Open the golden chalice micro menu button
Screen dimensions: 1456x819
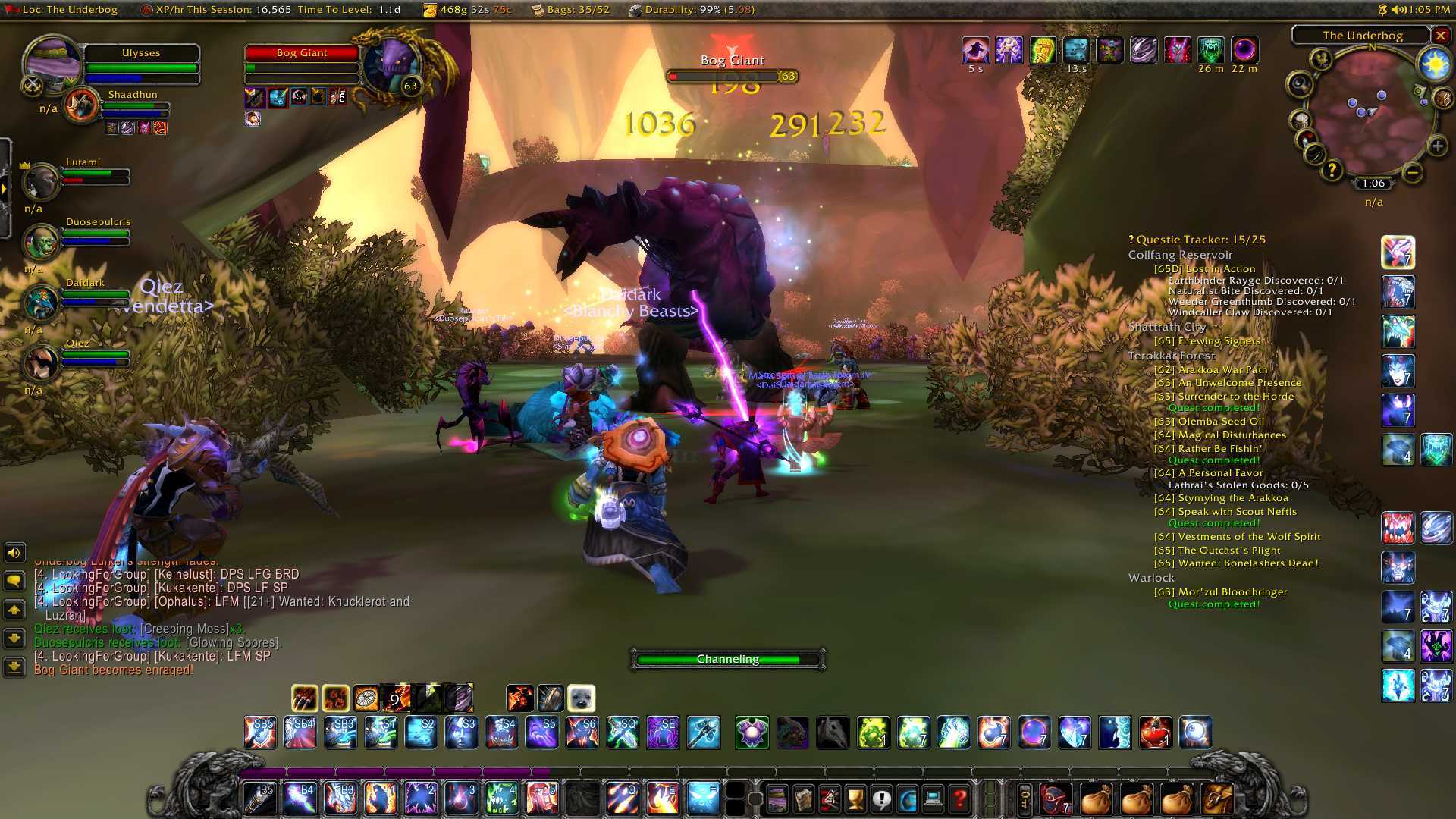click(855, 799)
